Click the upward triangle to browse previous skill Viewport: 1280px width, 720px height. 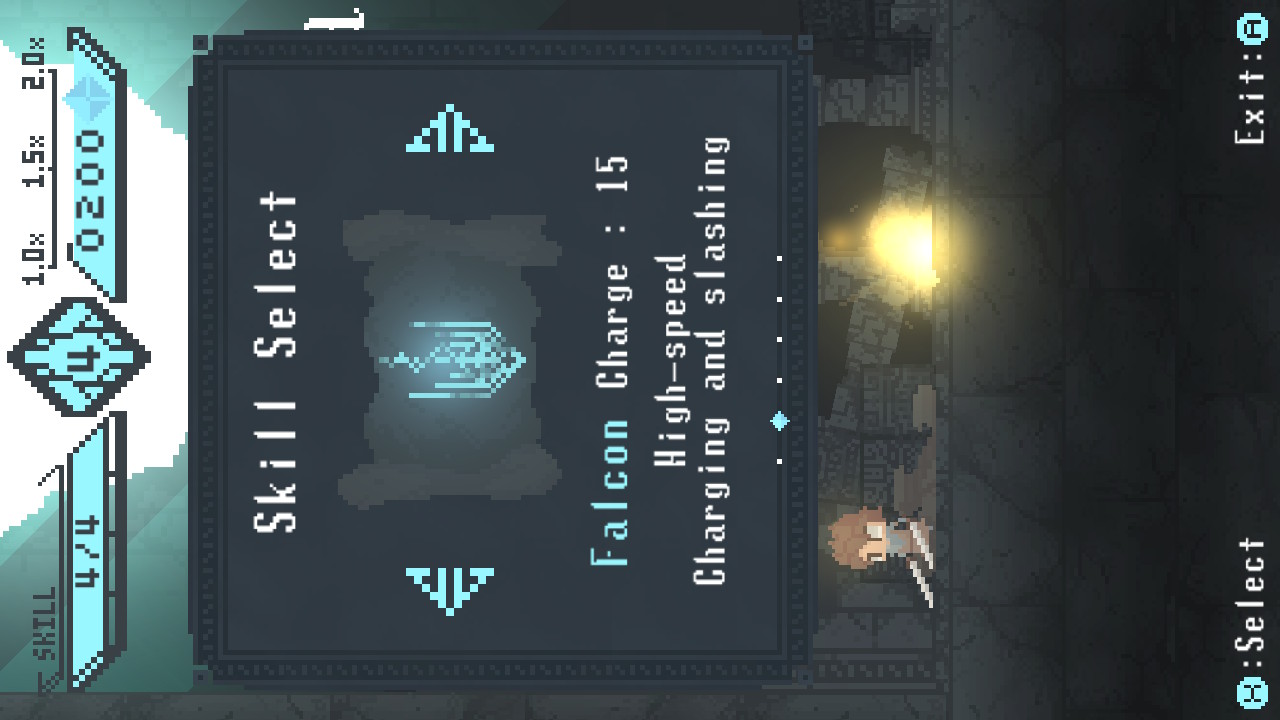tap(450, 130)
